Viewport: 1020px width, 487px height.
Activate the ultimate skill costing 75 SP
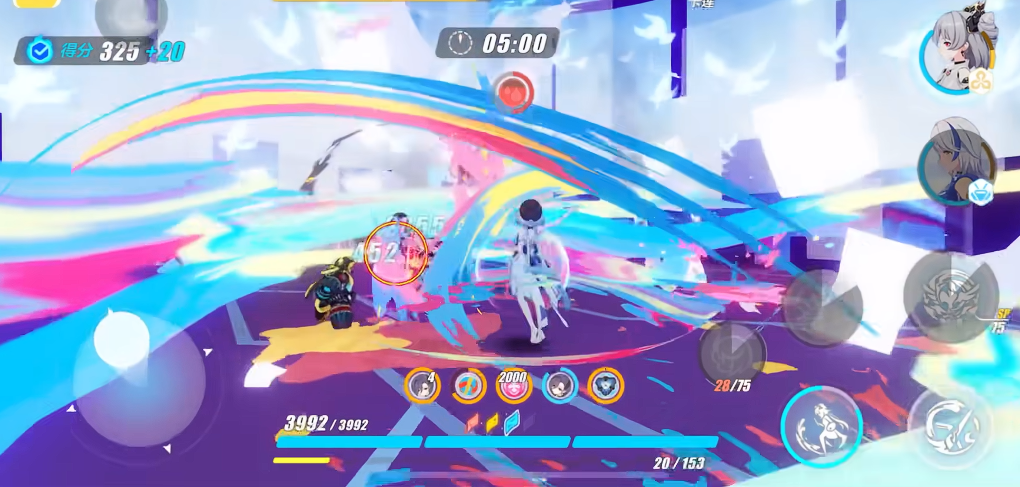(949, 297)
